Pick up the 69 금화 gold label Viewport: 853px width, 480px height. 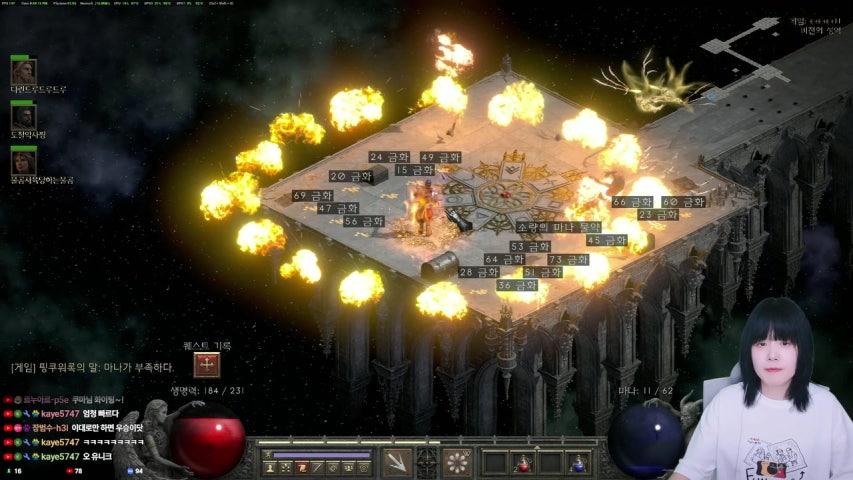[313, 195]
